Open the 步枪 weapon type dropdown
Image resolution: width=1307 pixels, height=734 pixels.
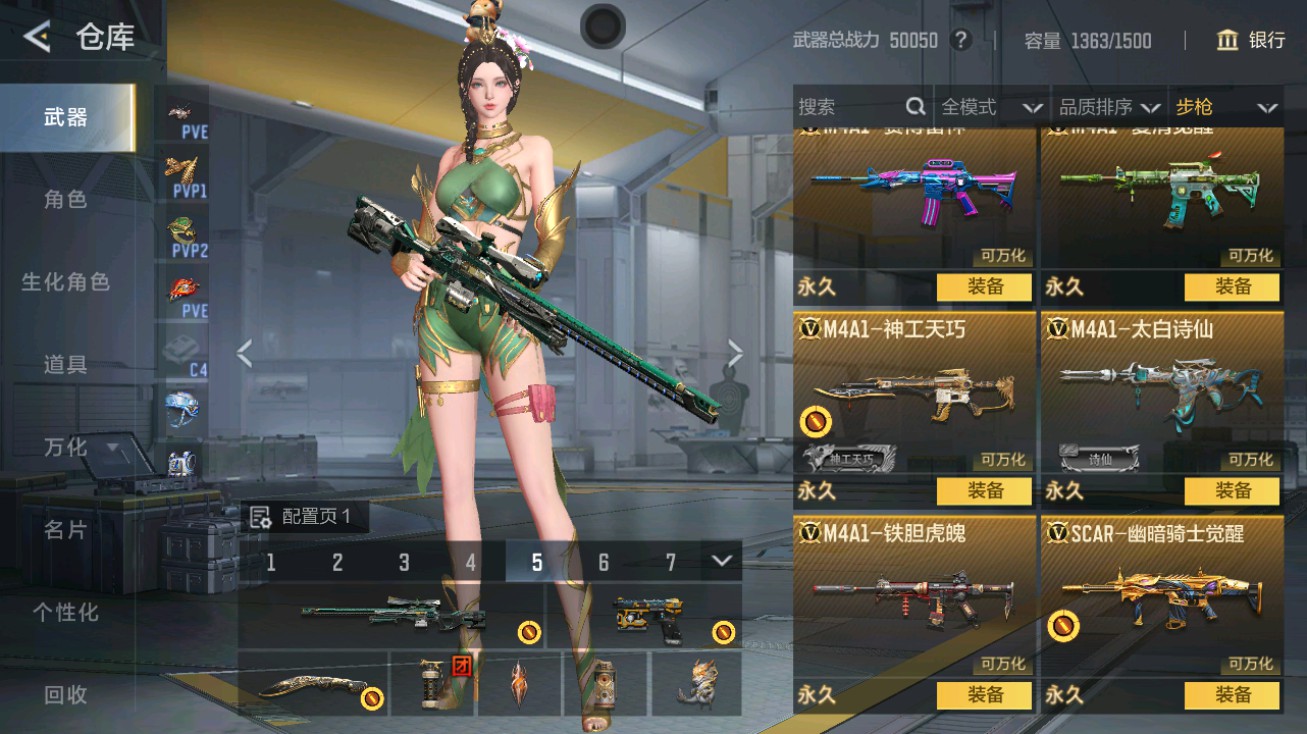[1226, 107]
